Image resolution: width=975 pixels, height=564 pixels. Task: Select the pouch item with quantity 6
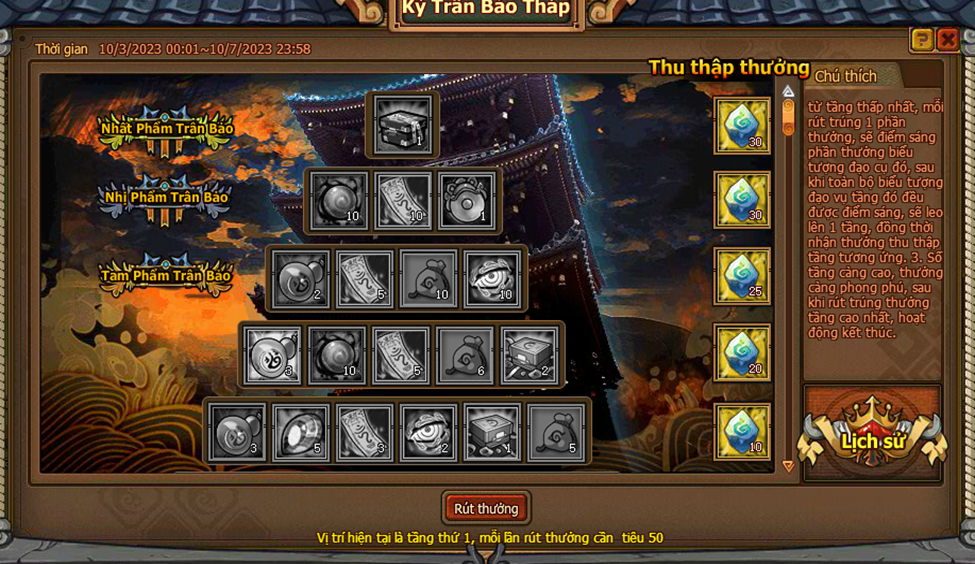tap(465, 355)
